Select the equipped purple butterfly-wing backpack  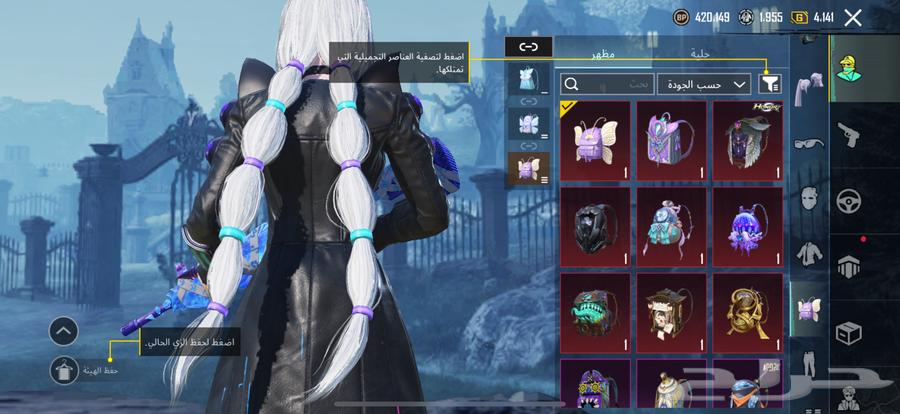pyautogui.click(x=595, y=141)
